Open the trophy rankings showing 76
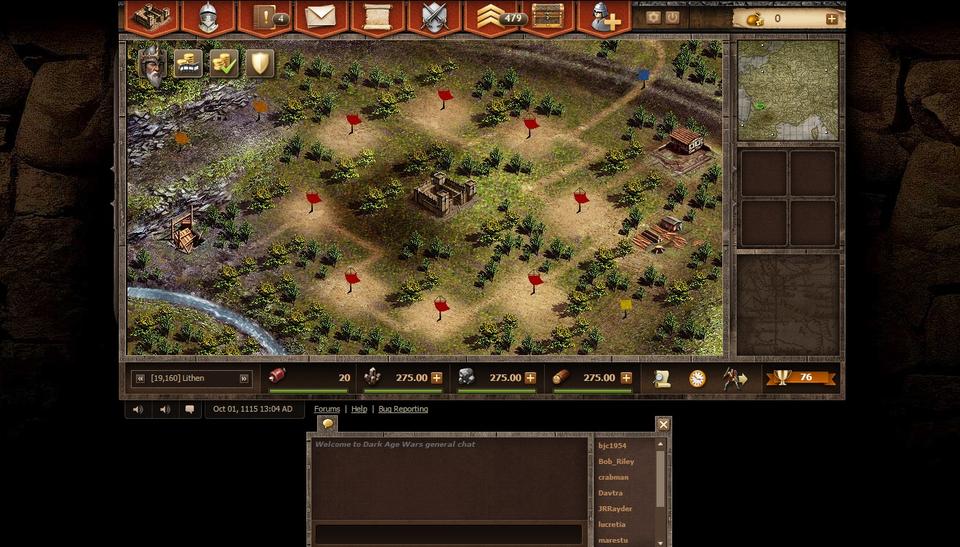This screenshot has height=547, width=960. (803, 378)
